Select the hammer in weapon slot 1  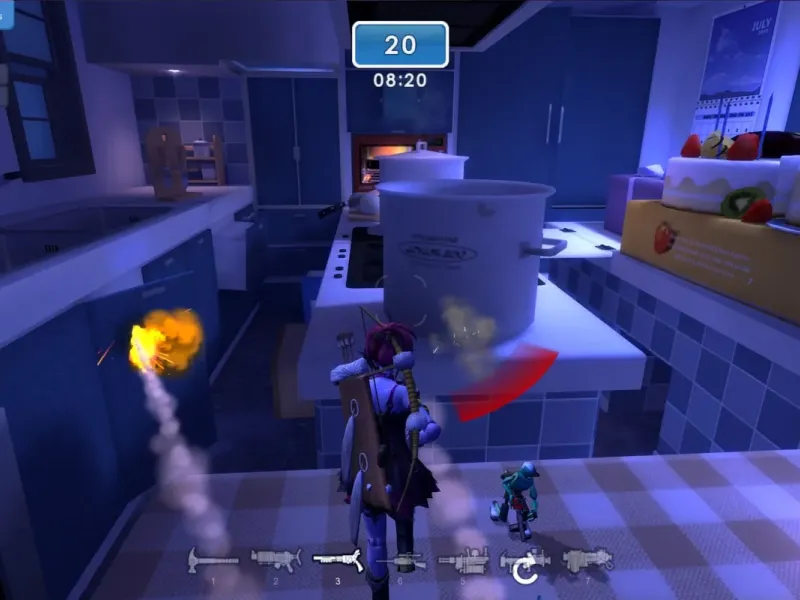click(x=212, y=560)
